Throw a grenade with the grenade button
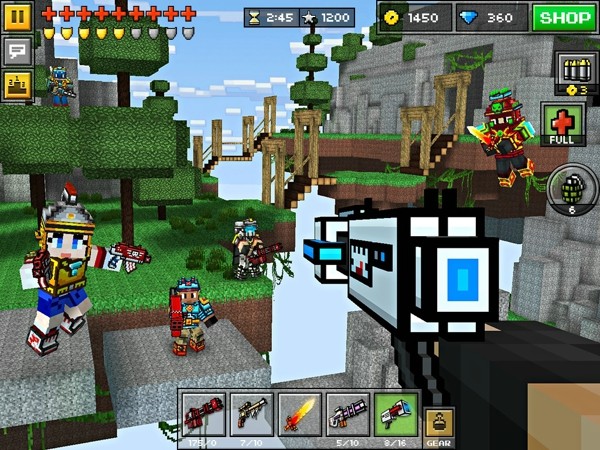The height and width of the screenshot is (450, 600). pyautogui.click(x=572, y=190)
